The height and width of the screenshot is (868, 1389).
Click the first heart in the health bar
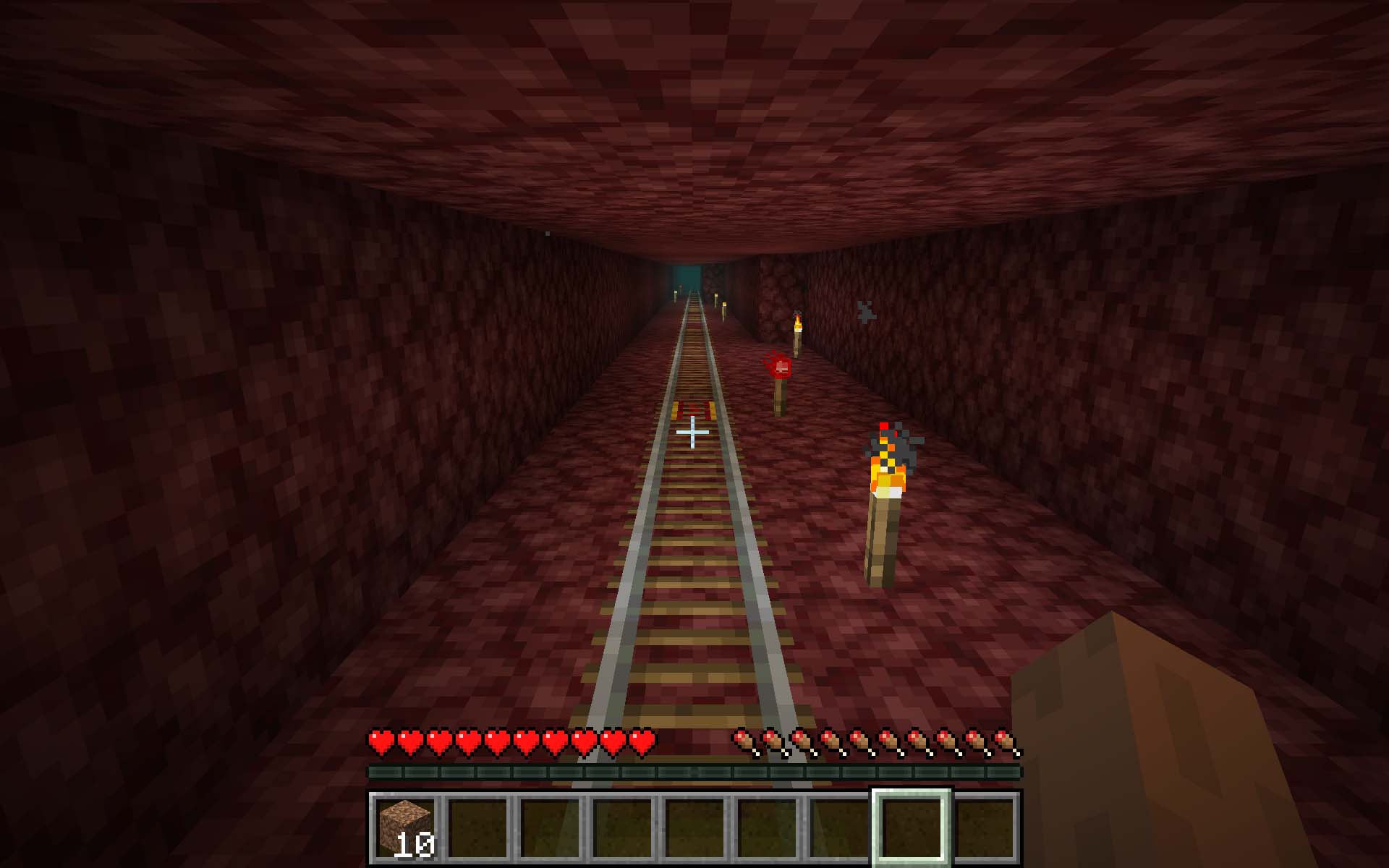tap(380, 741)
